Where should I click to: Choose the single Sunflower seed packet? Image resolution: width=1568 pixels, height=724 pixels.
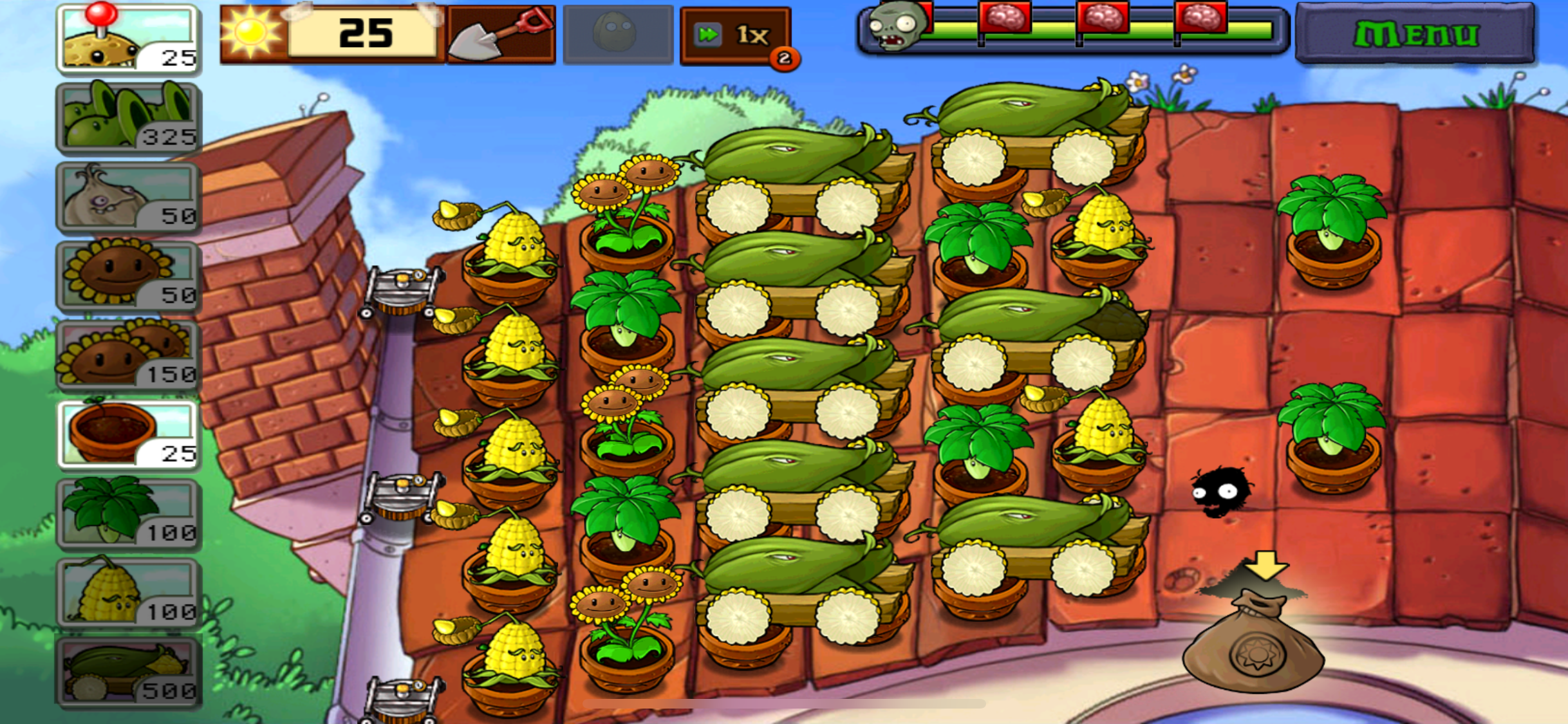[127, 276]
